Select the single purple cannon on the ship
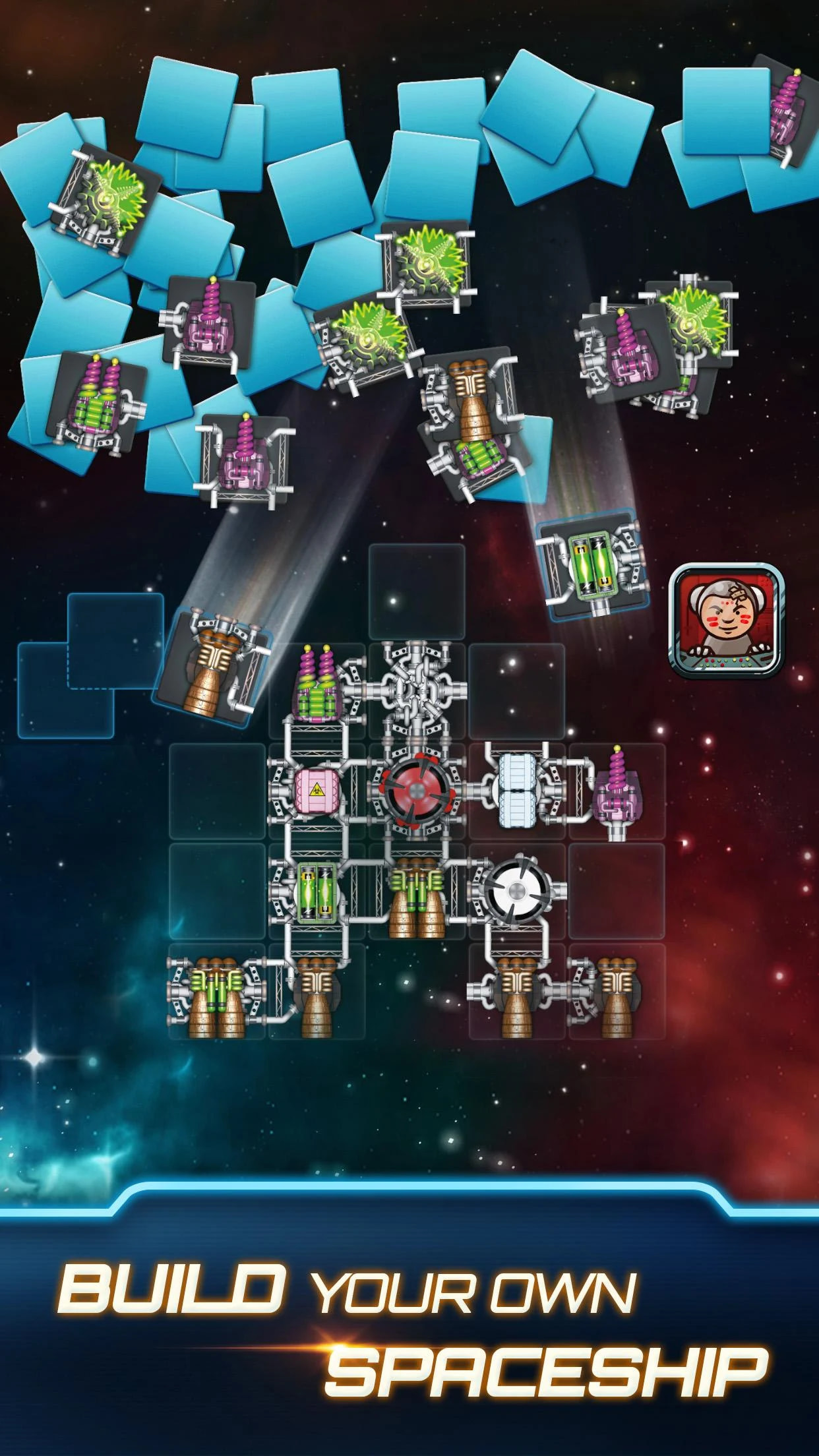Image resolution: width=819 pixels, height=1456 pixels. pos(615,791)
